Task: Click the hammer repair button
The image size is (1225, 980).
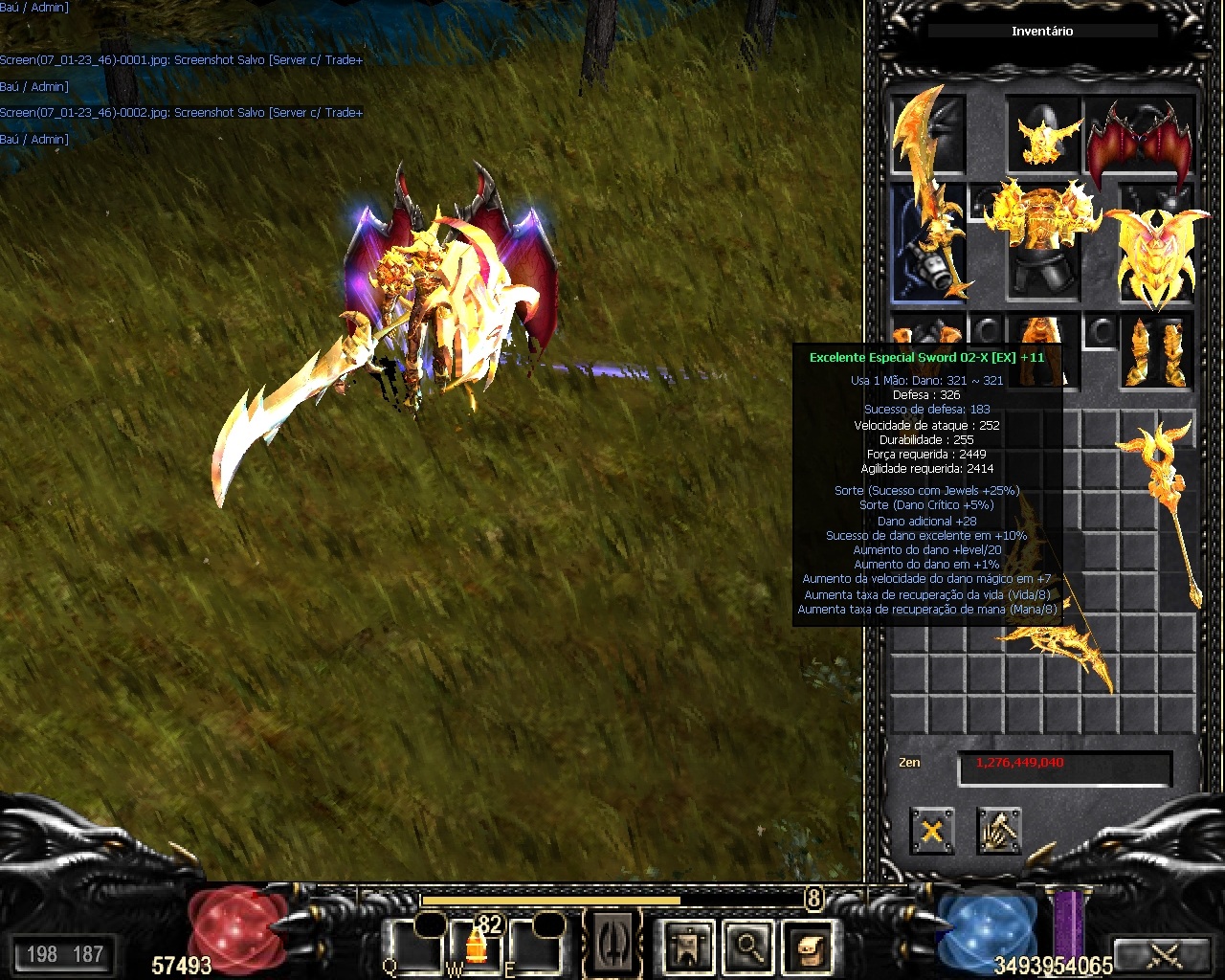Action: click(998, 830)
